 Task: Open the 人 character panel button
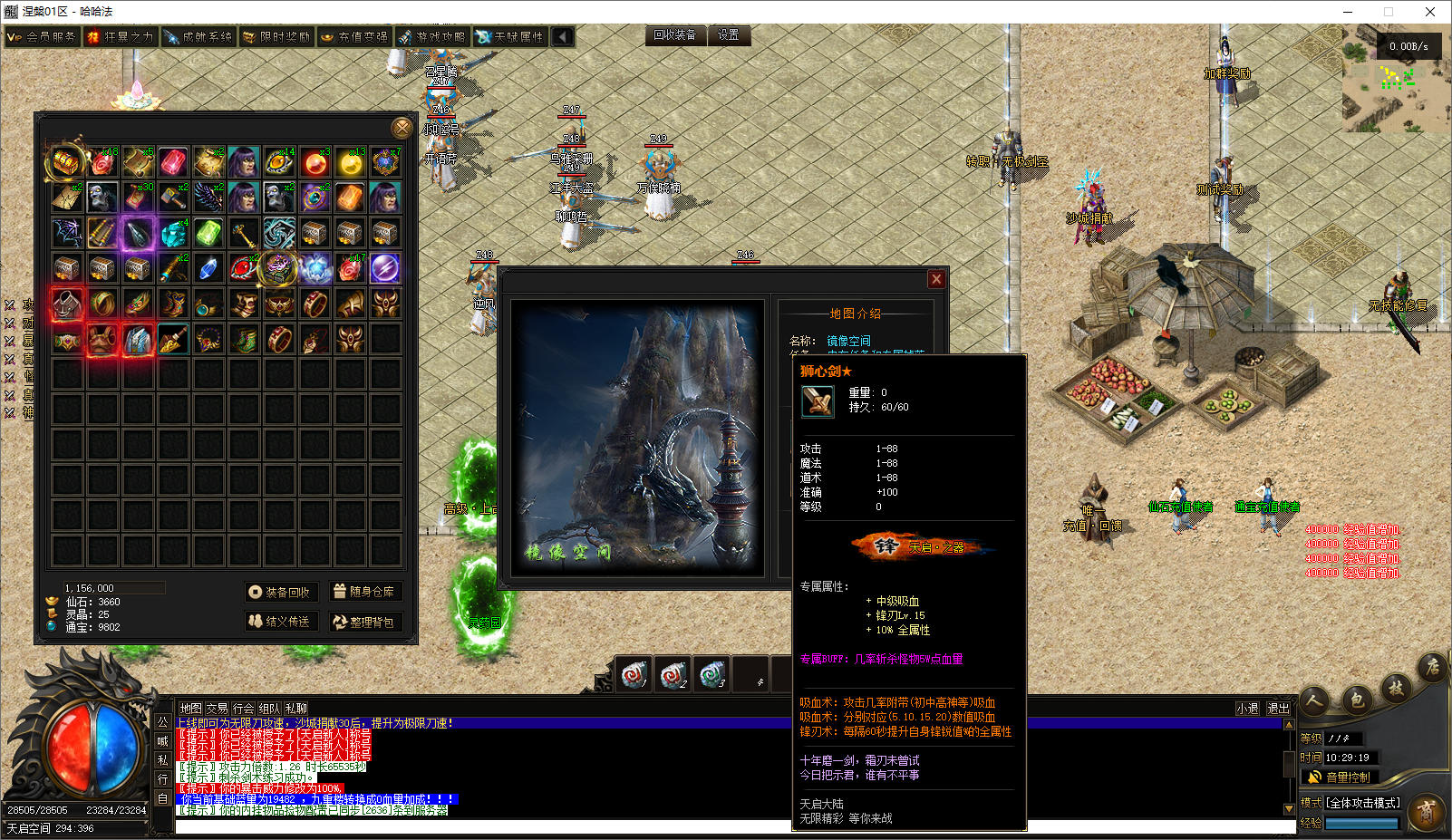(x=1314, y=700)
